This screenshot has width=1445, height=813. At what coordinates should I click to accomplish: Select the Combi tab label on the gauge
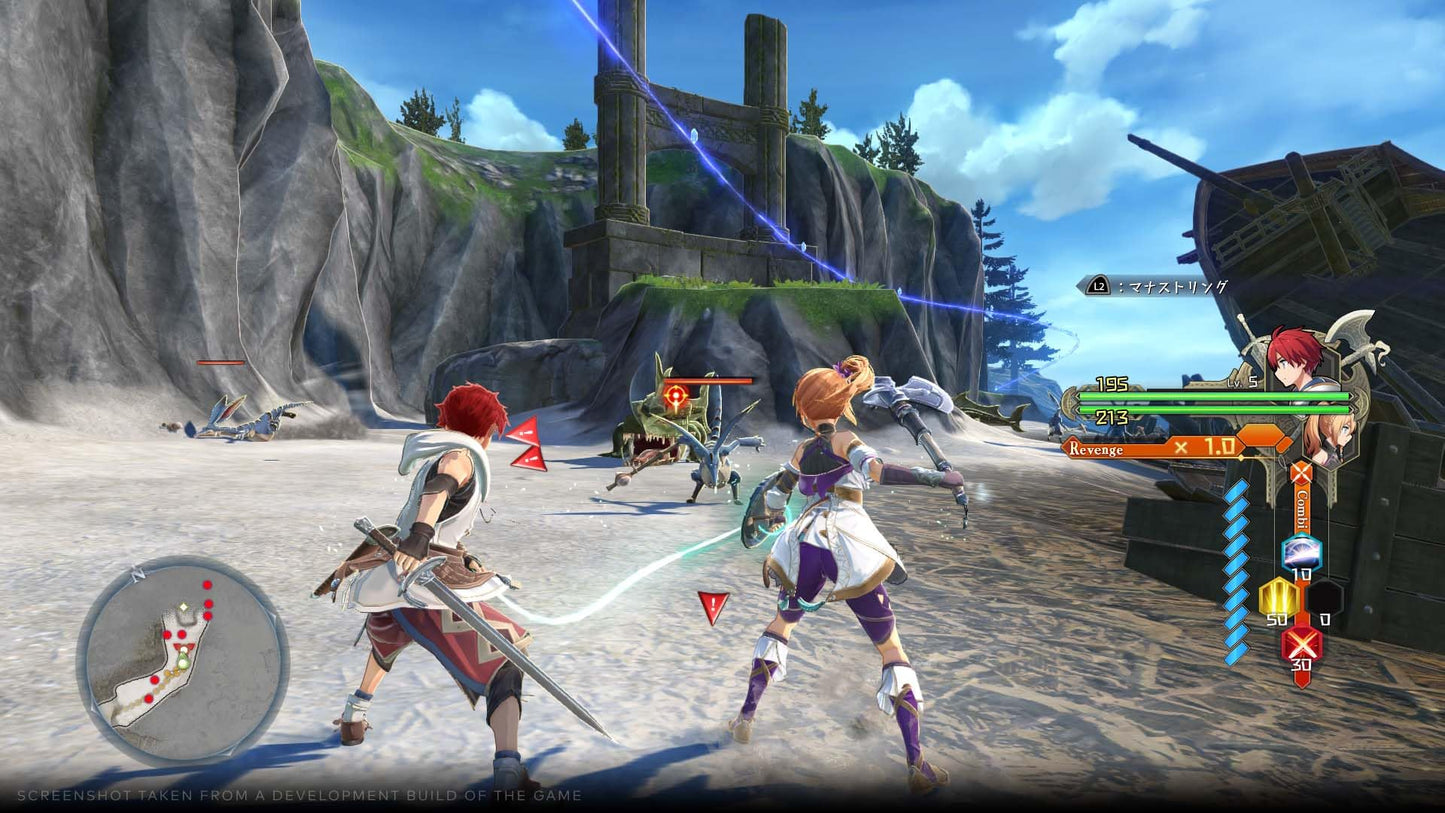[1301, 508]
